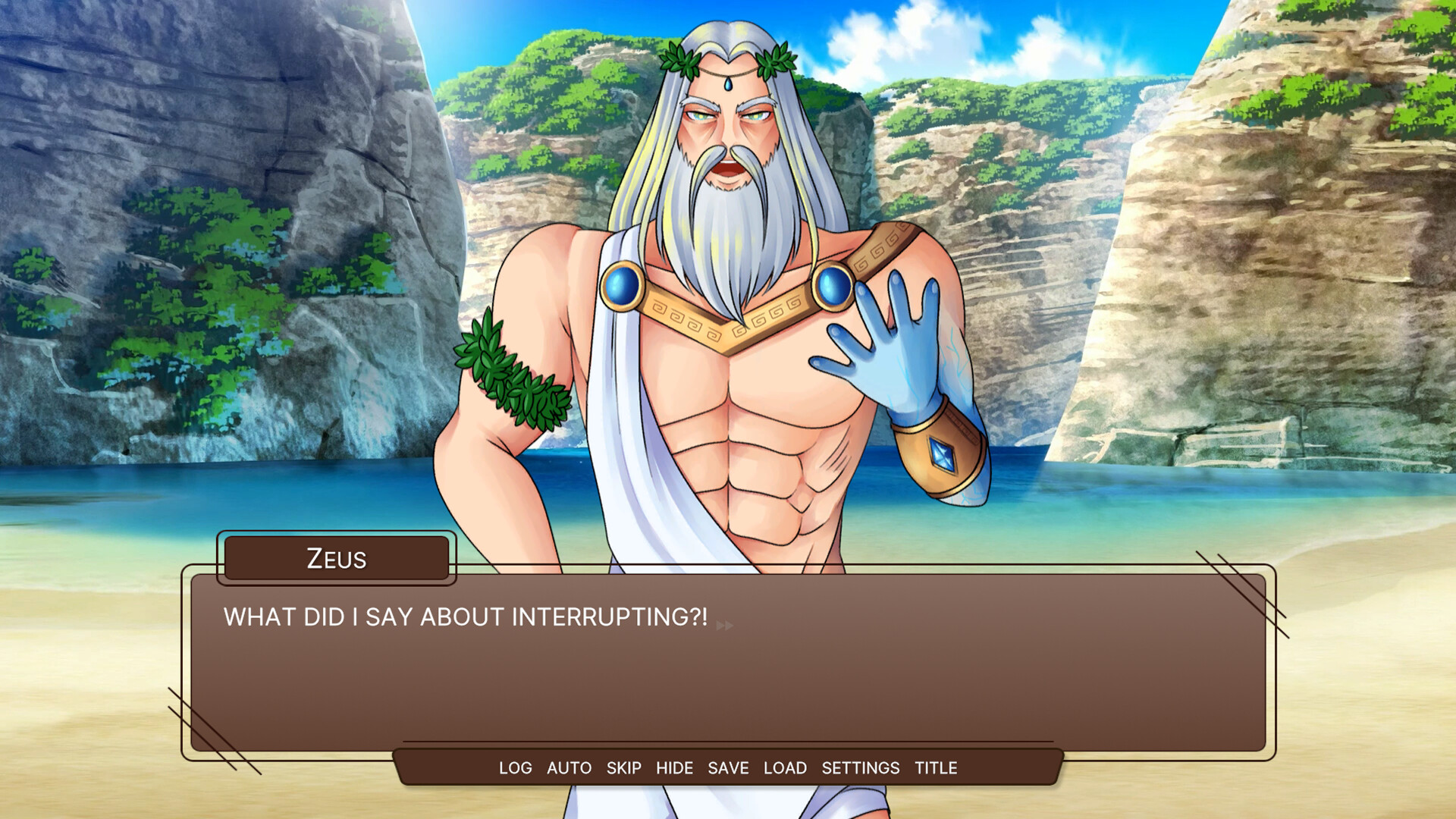
Task: Turn on SKIP mode
Action: coord(623,767)
